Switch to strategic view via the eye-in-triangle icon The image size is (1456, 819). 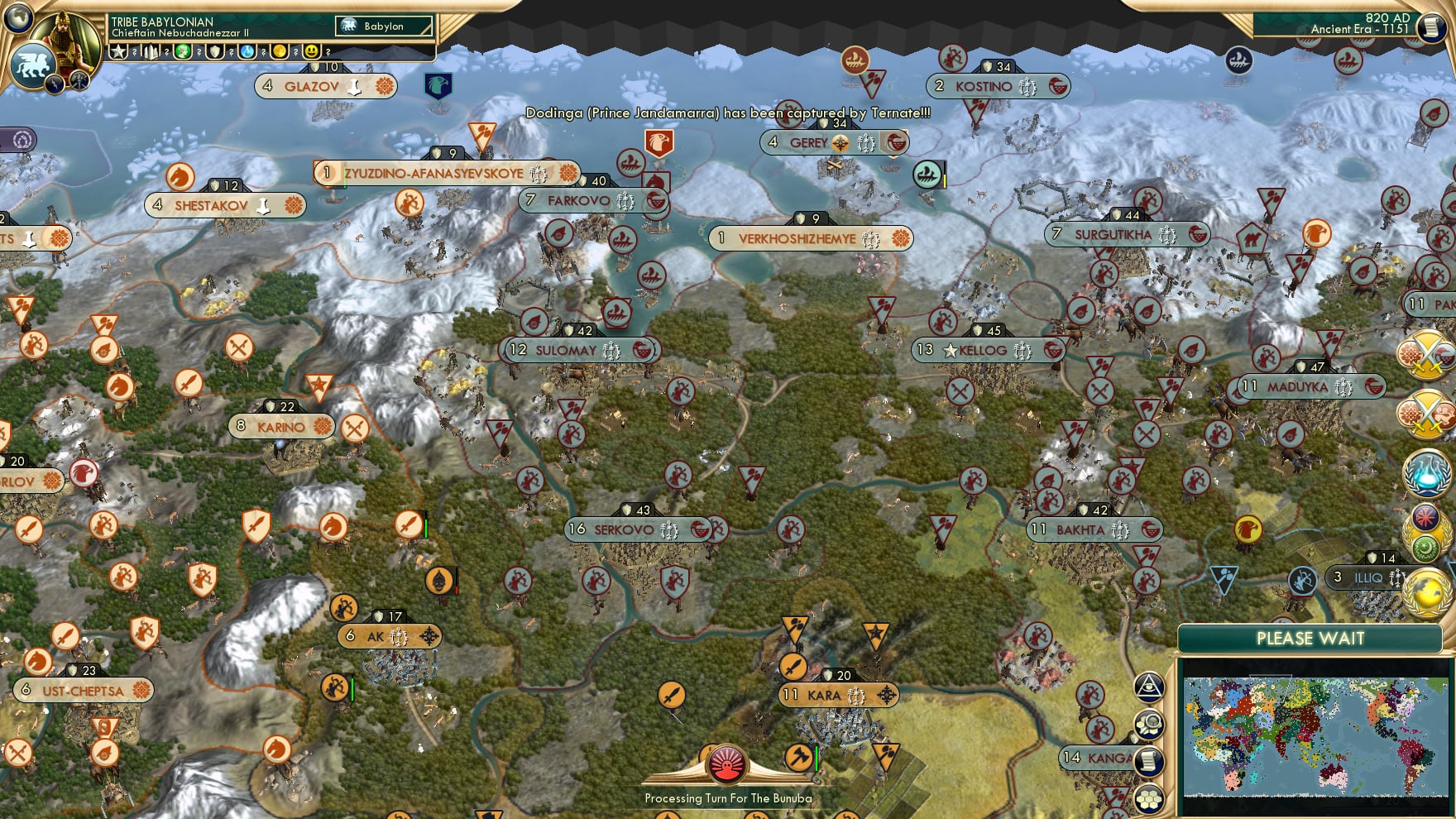coord(1147,687)
